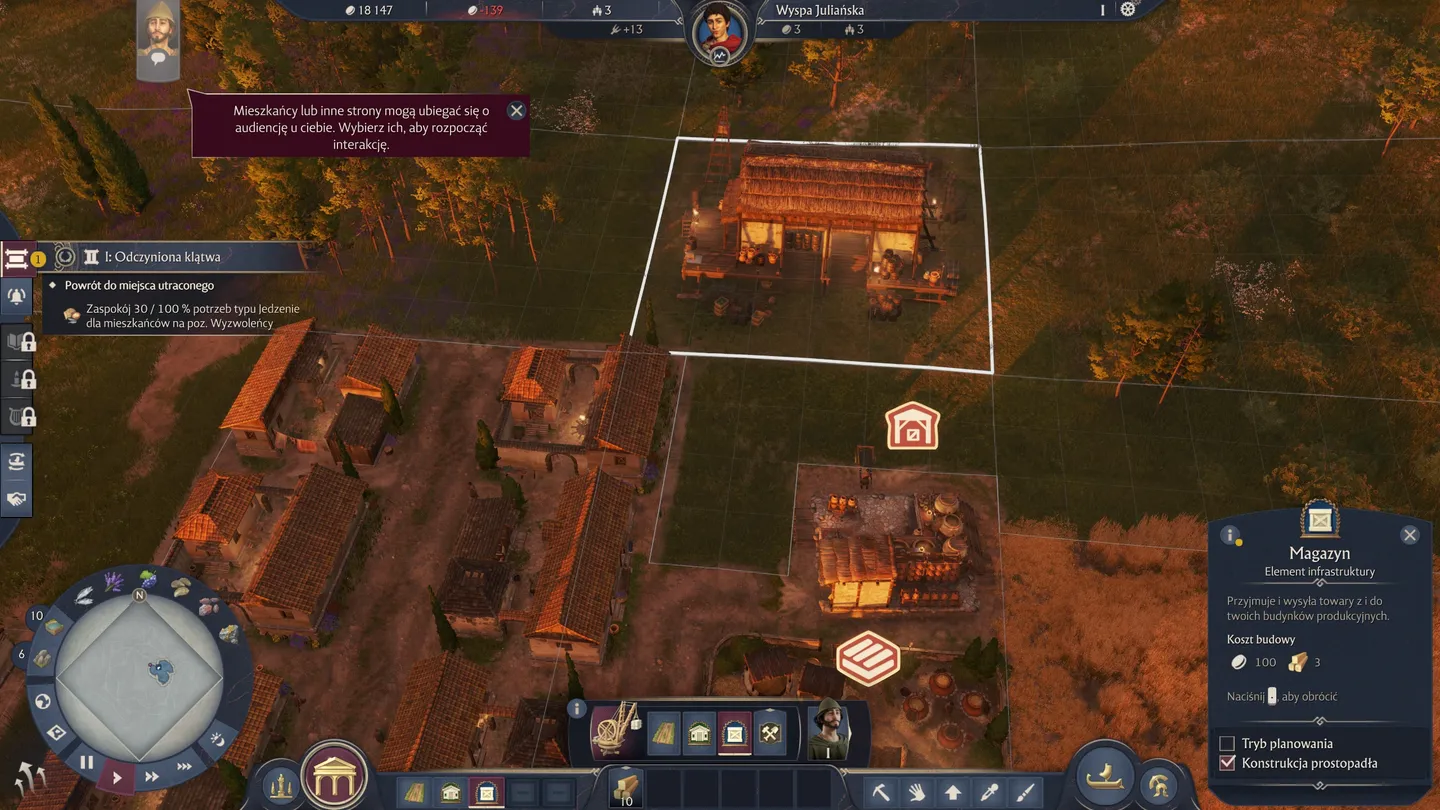The image size is (1440, 810).
Task: Select the upgrade arrow tool
Action: point(953,792)
